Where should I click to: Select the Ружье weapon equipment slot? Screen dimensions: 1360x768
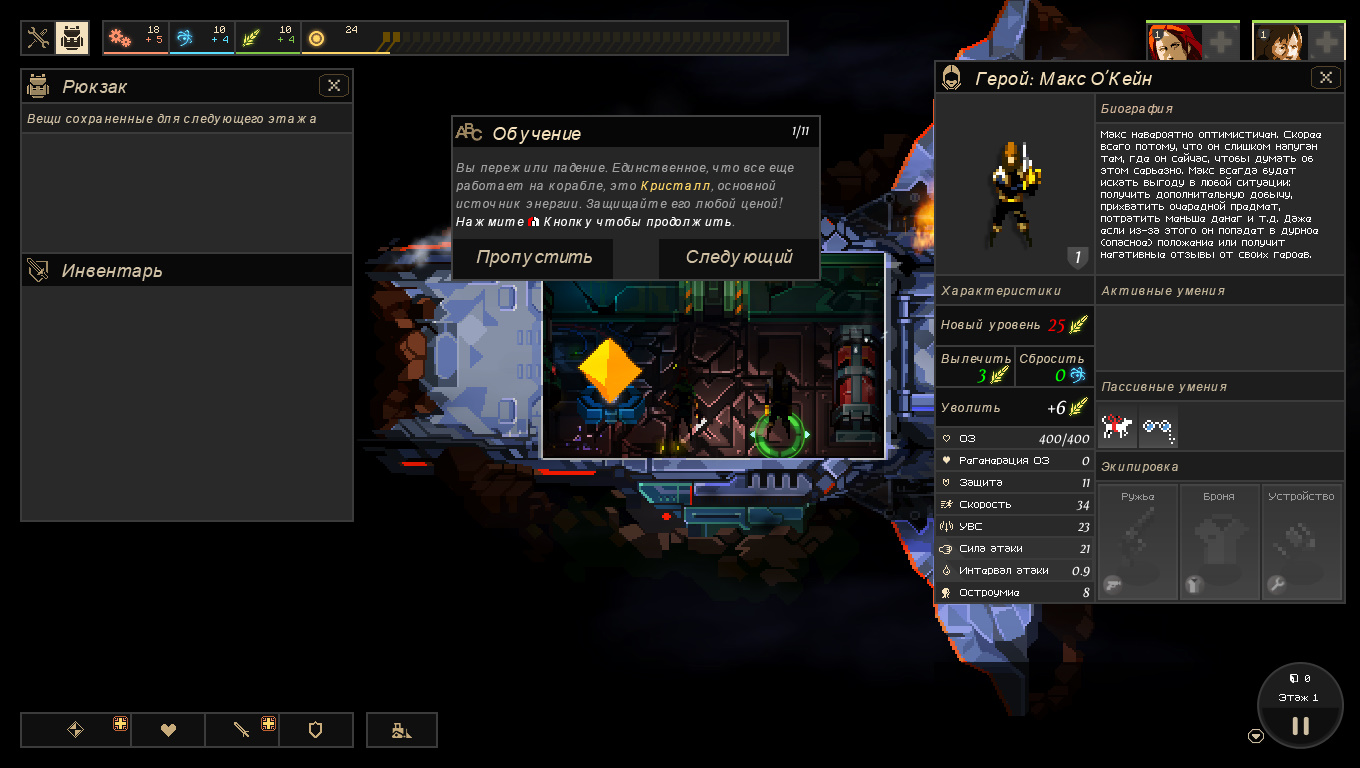[x=1137, y=542]
